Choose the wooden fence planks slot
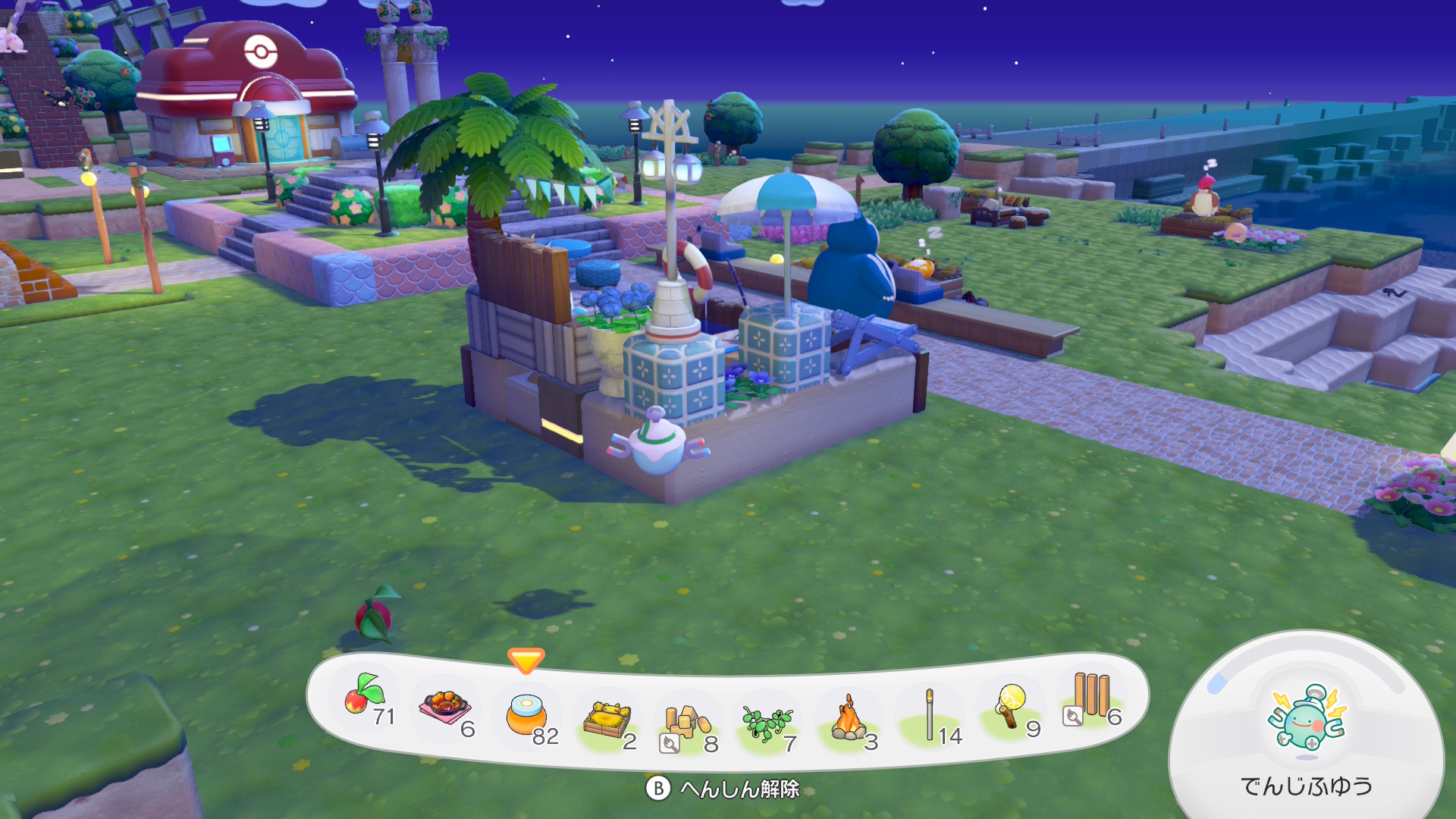1456x819 pixels. 1090,698
